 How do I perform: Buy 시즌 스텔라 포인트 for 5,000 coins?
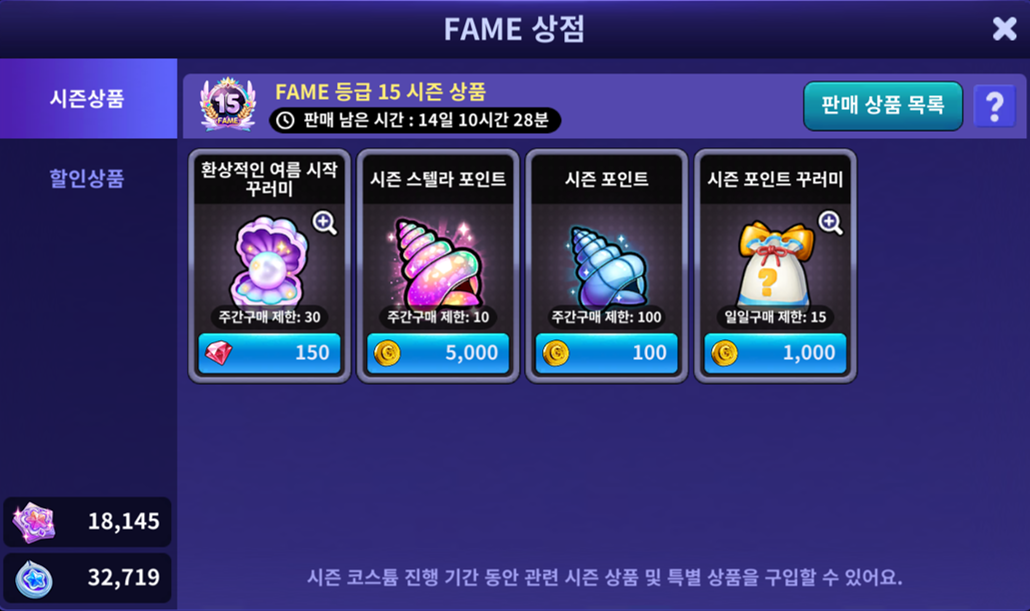437,353
